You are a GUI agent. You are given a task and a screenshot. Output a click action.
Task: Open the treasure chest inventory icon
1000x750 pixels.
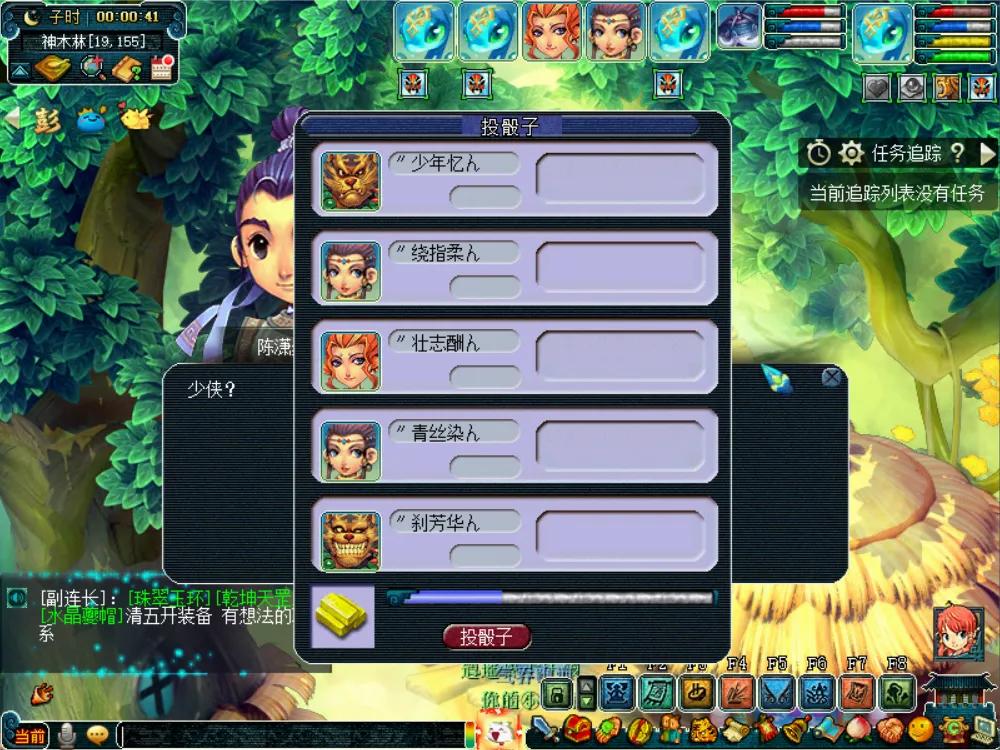pyautogui.click(x=574, y=730)
